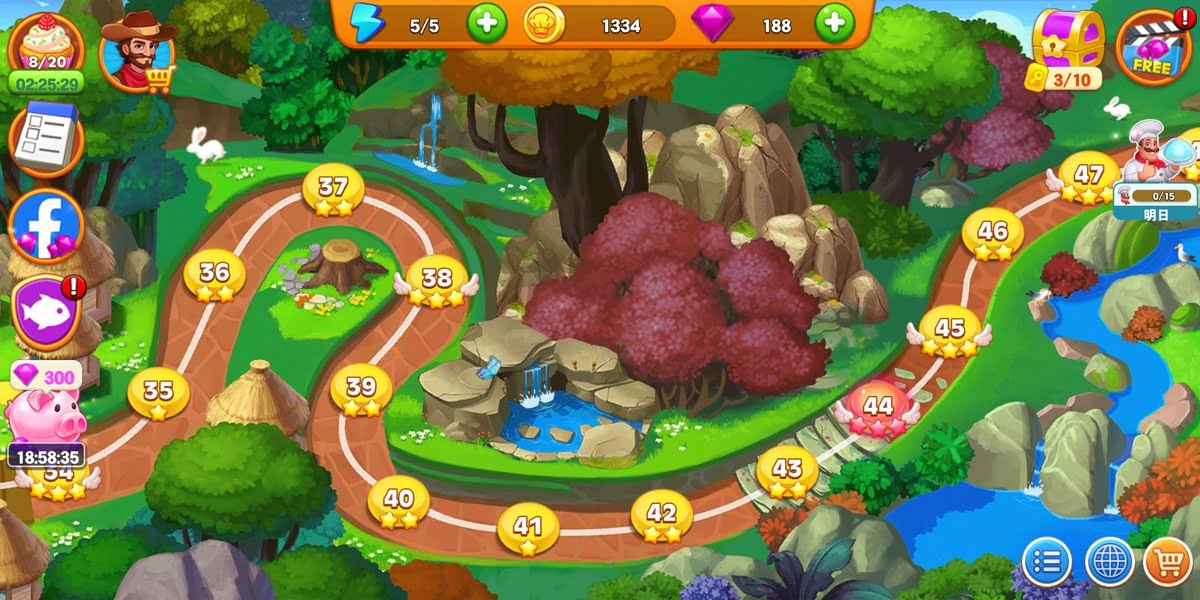Open the blue list menu button

click(x=1048, y=562)
